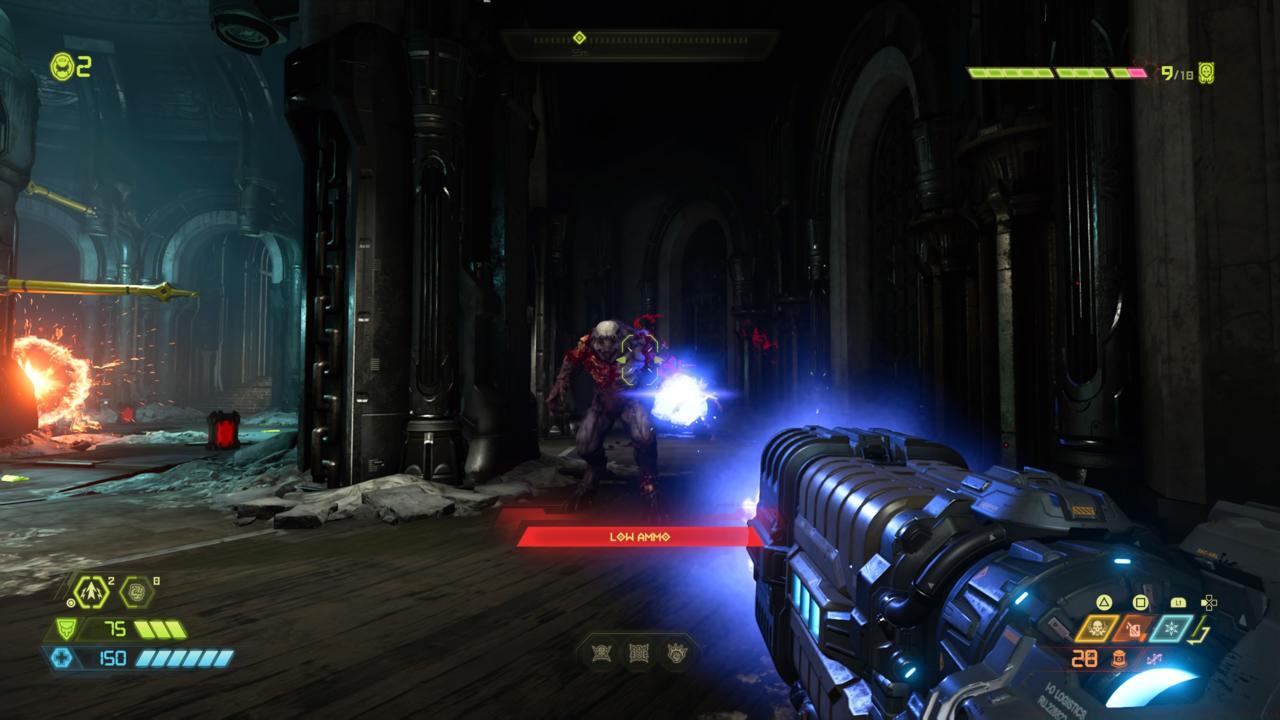Click the compass bar objective marker
Image resolution: width=1280 pixels, height=720 pixels.
point(579,38)
